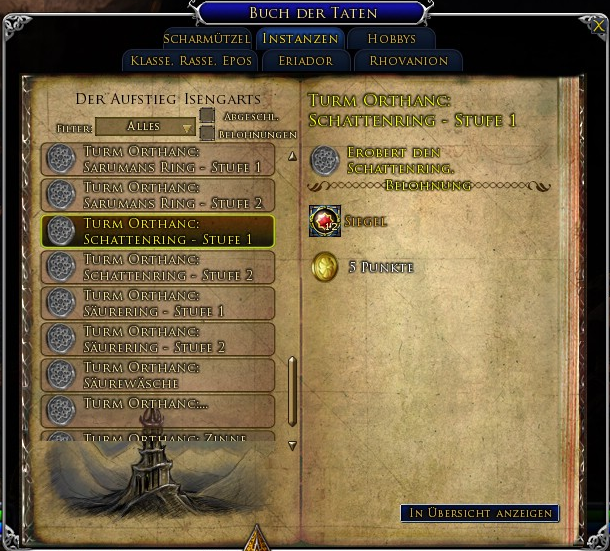
Task: Close the Buch der Taten window
Action: 598,27
